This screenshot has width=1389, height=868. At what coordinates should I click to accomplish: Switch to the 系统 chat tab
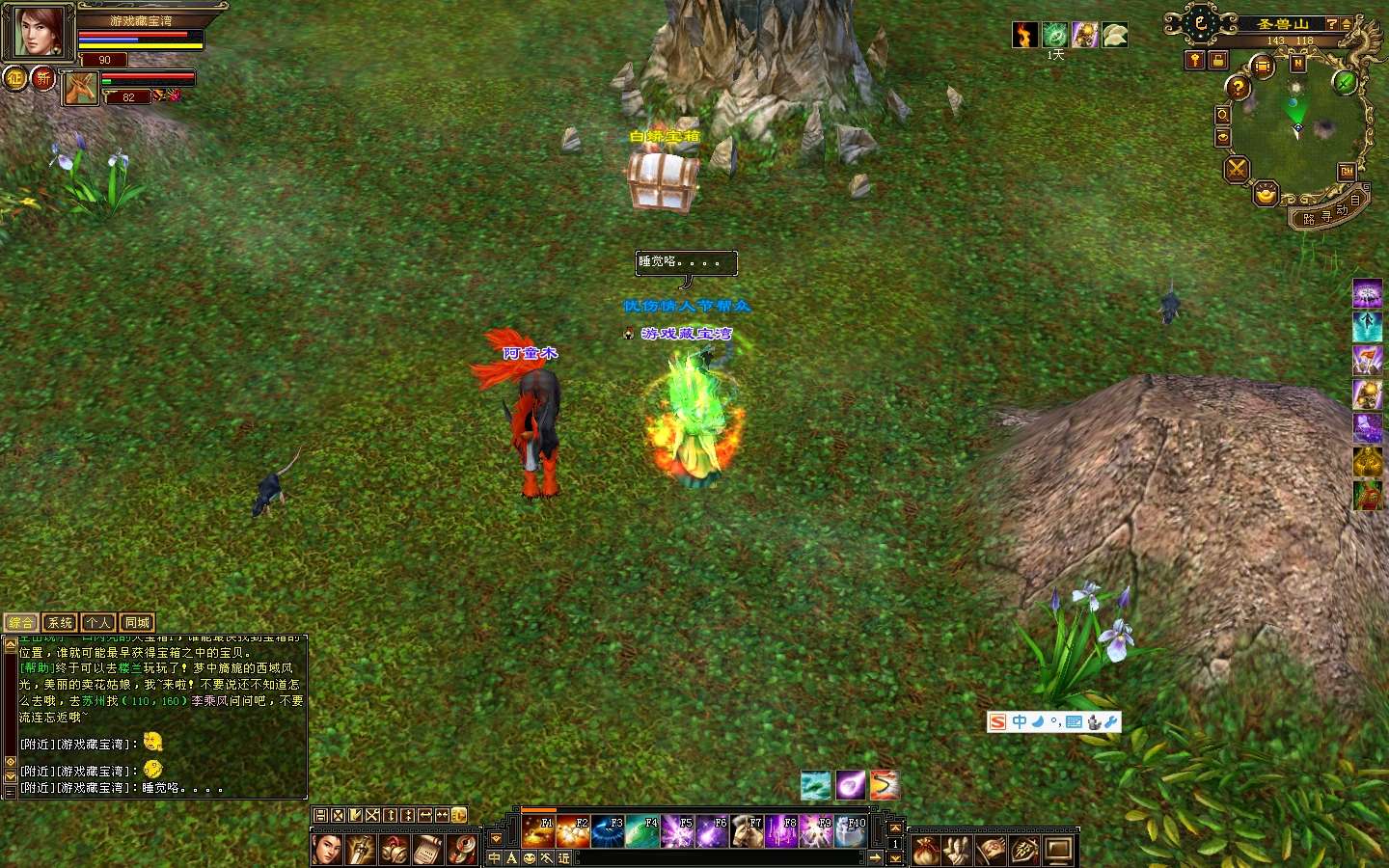(x=60, y=623)
